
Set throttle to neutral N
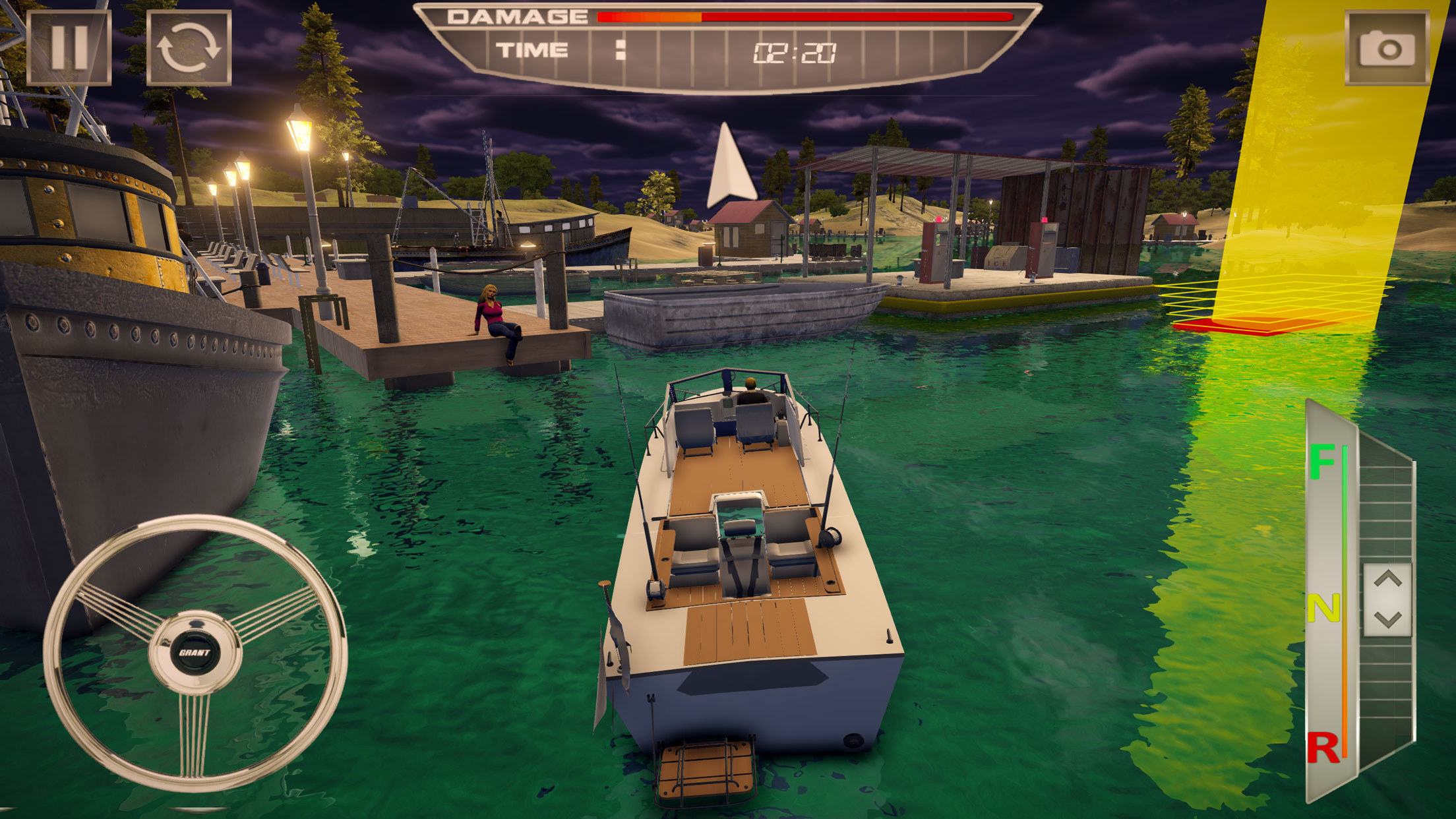(x=1322, y=608)
